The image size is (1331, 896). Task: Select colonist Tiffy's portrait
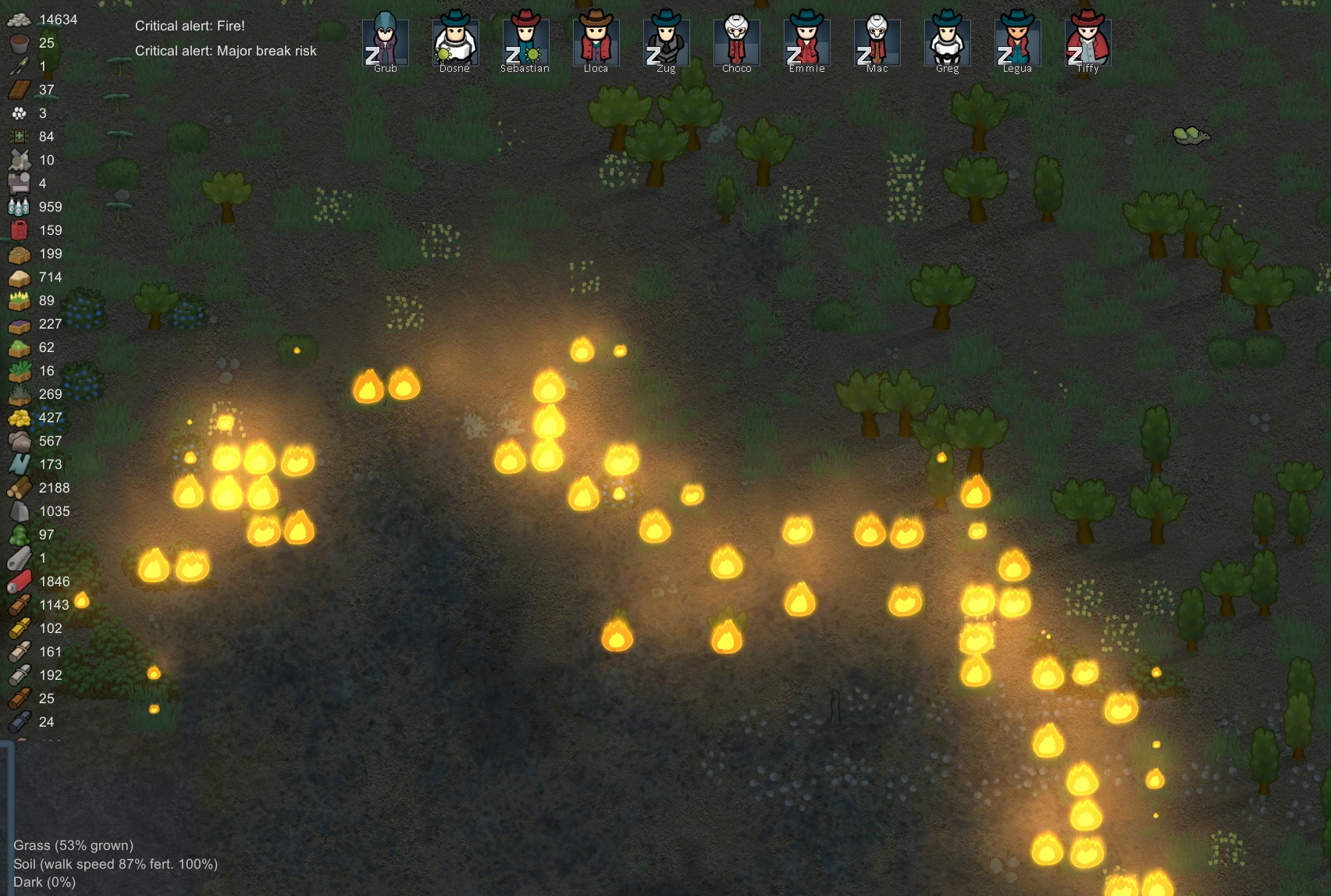point(1087,41)
